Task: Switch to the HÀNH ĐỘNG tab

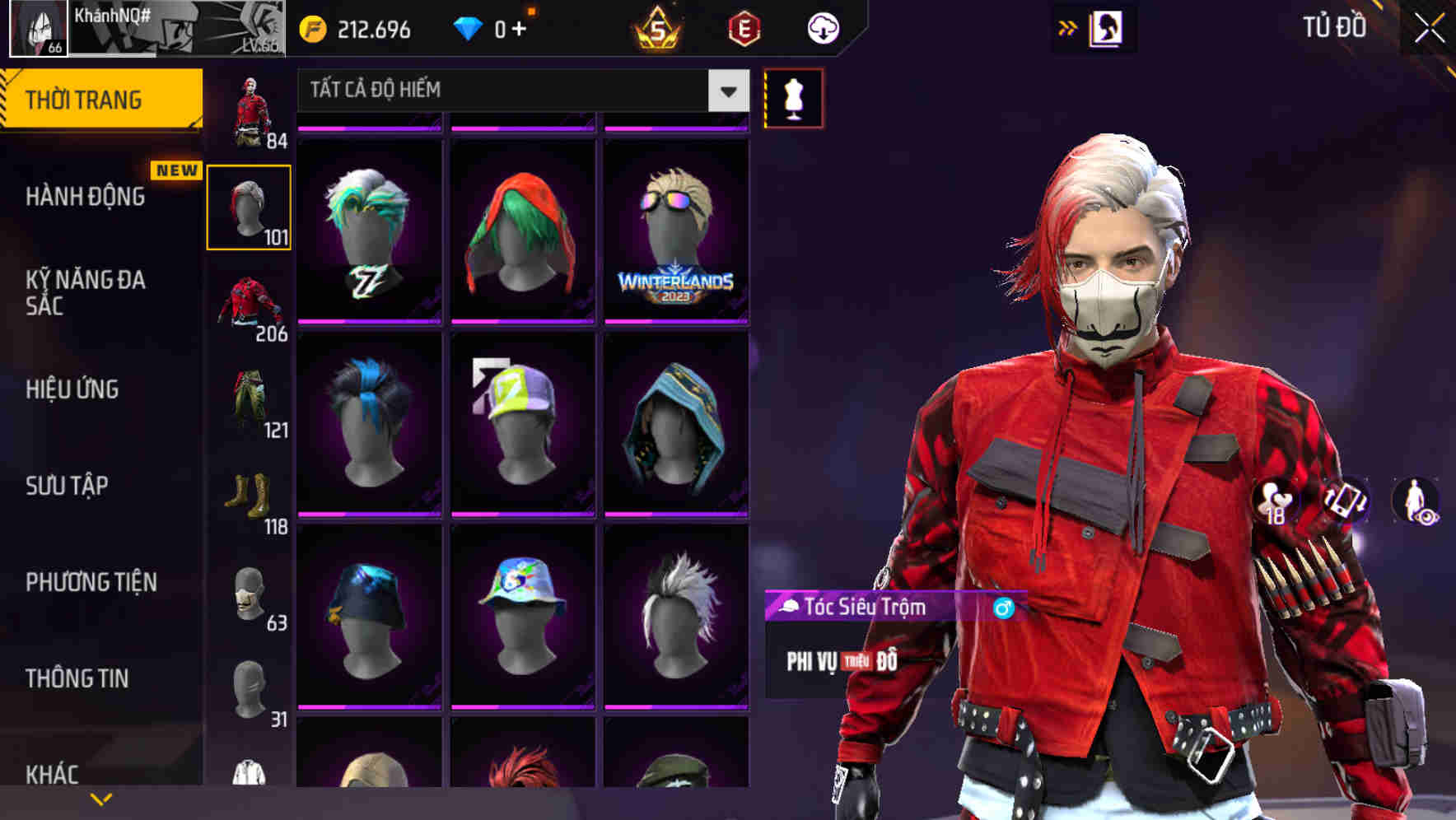Action: (86, 197)
